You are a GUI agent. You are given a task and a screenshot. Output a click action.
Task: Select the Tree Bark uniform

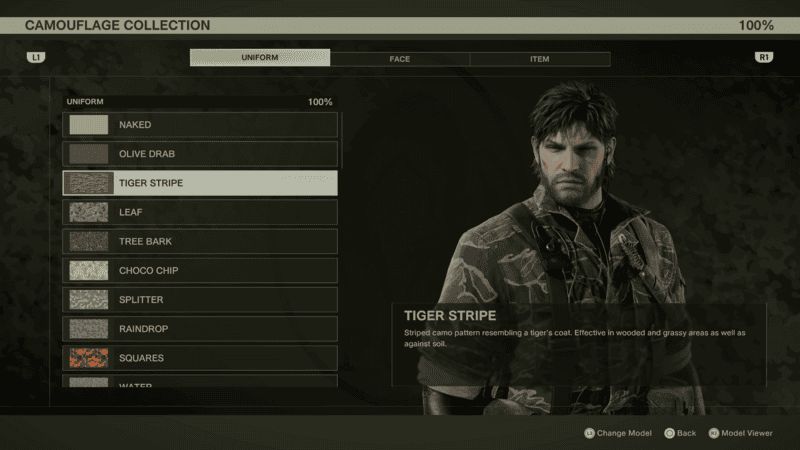tap(200, 241)
